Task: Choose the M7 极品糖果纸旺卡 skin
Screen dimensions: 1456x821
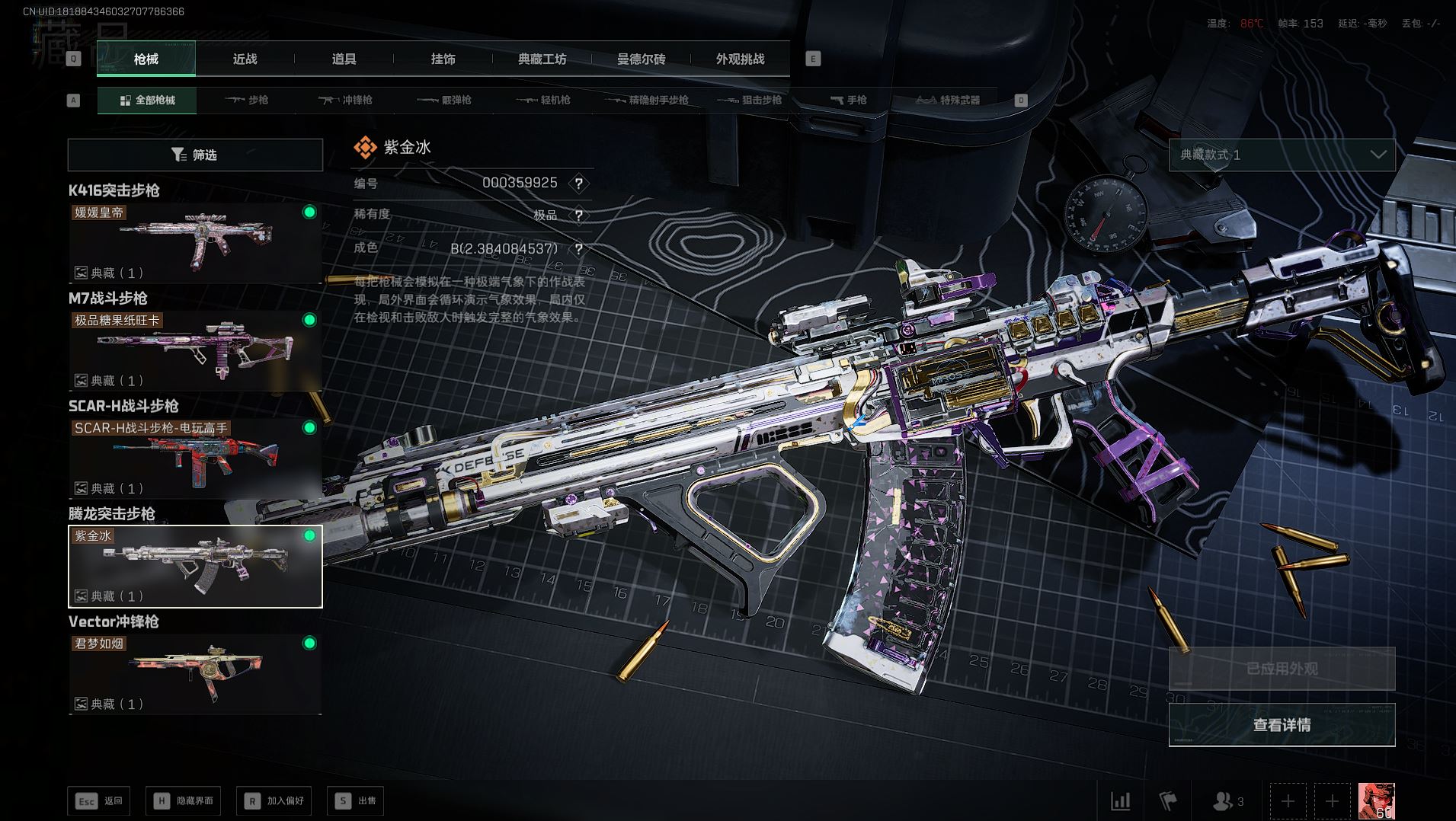Action: (195, 350)
